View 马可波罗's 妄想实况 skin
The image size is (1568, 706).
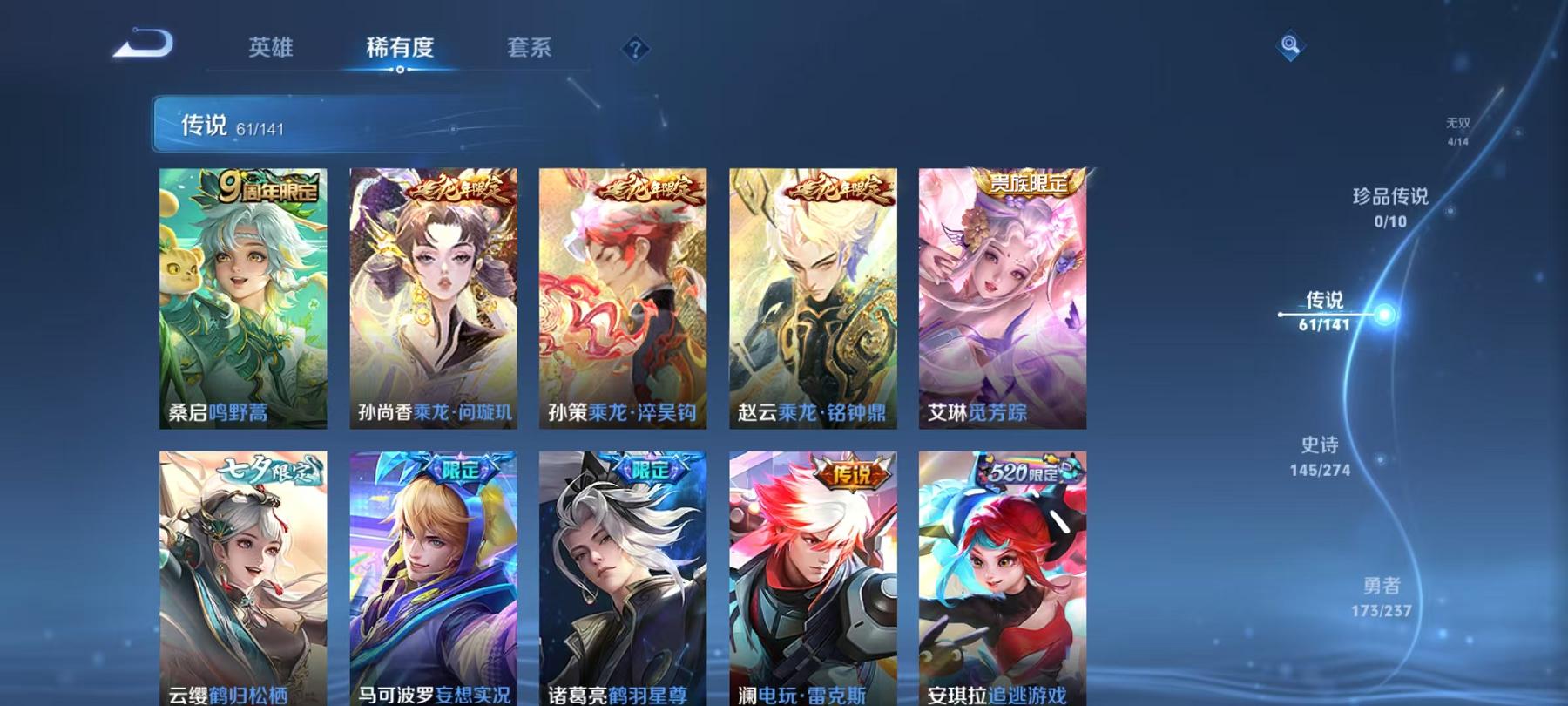point(434,575)
